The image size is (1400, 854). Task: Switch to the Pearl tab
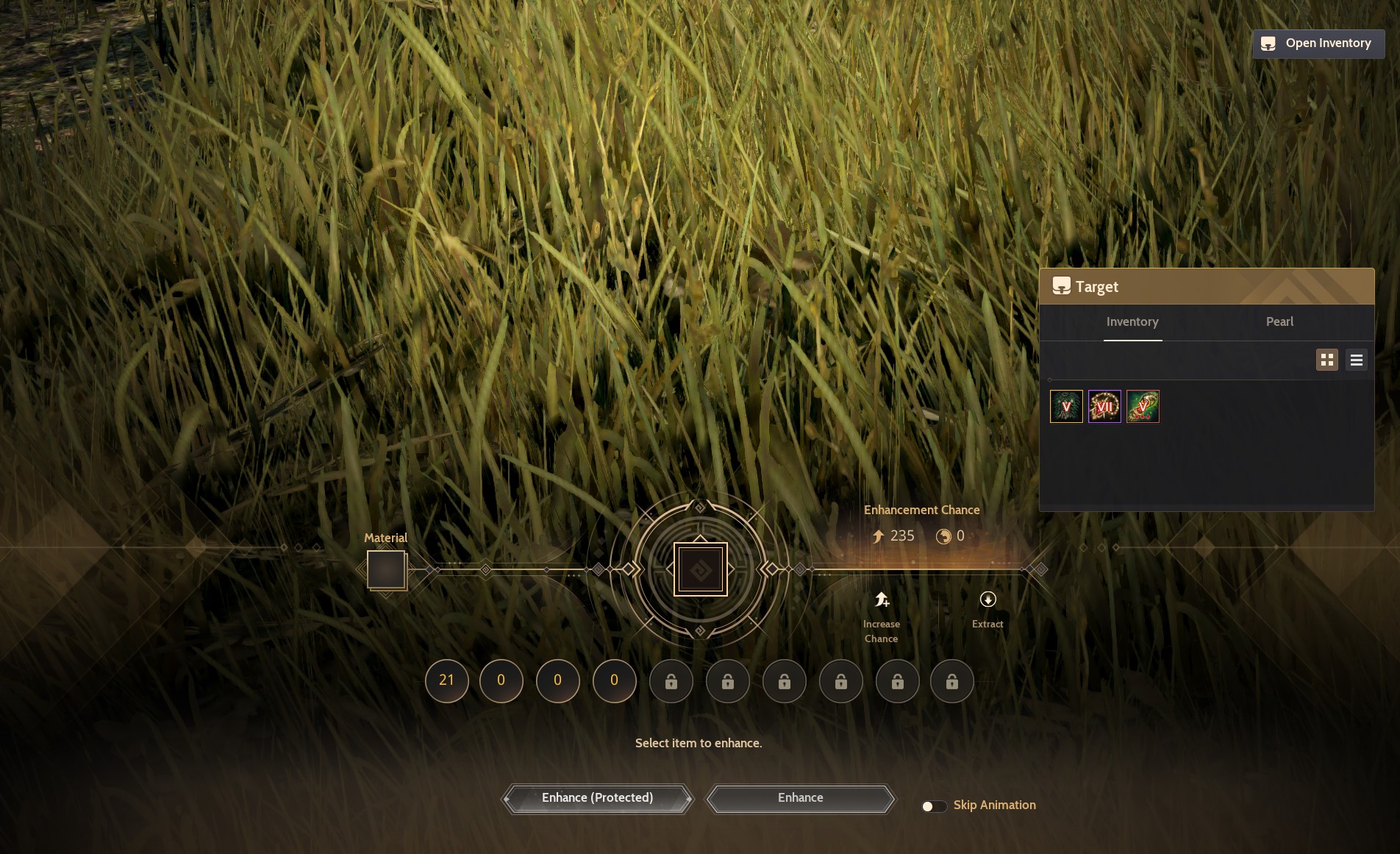pyautogui.click(x=1279, y=322)
